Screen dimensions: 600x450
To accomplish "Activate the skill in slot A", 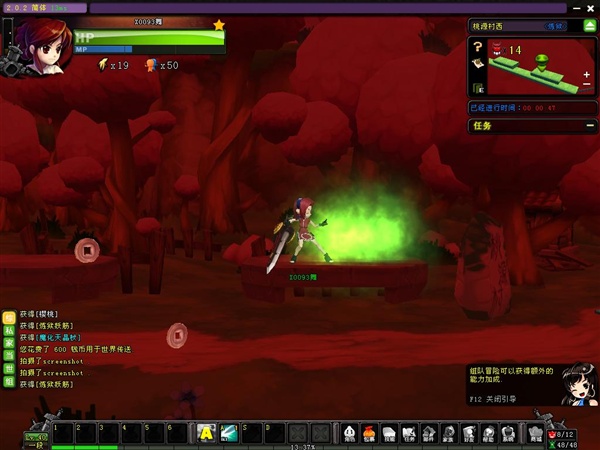I will (x=206, y=432).
